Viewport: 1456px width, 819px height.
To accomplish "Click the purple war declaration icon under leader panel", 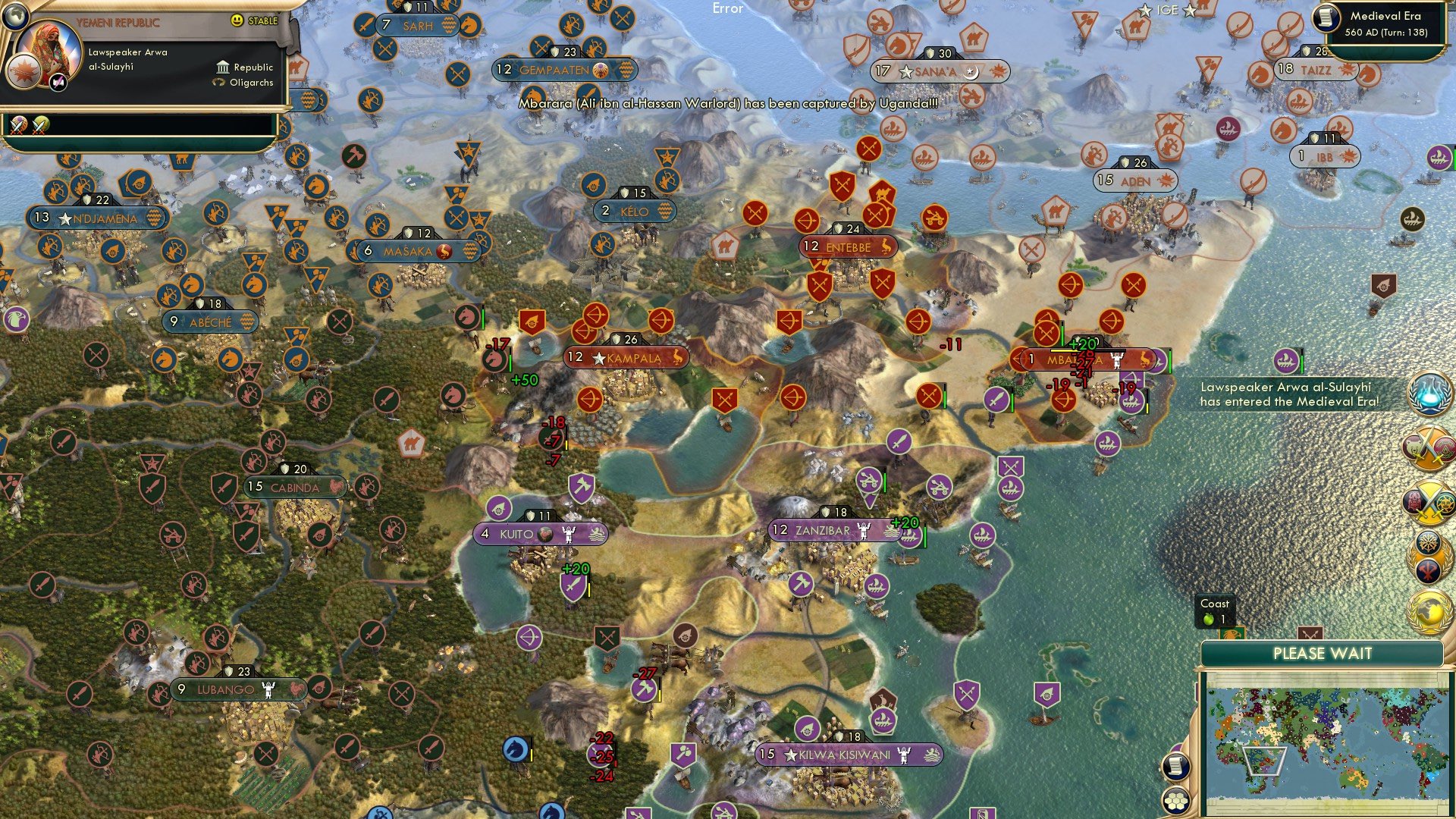I will [x=18, y=124].
